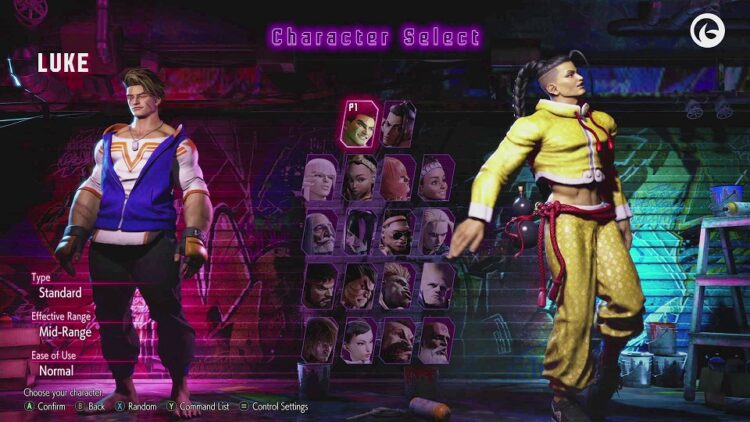Select E. Honda's portrait tile
This screenshot has width=750, height=422.
360,285
